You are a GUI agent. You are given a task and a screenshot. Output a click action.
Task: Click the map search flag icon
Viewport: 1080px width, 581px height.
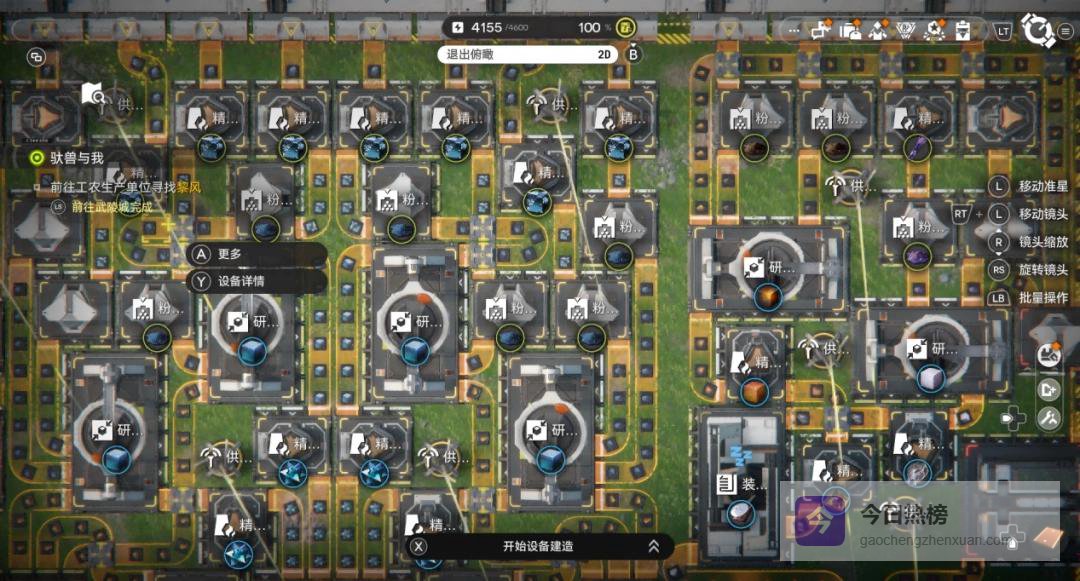click(94, 95)
